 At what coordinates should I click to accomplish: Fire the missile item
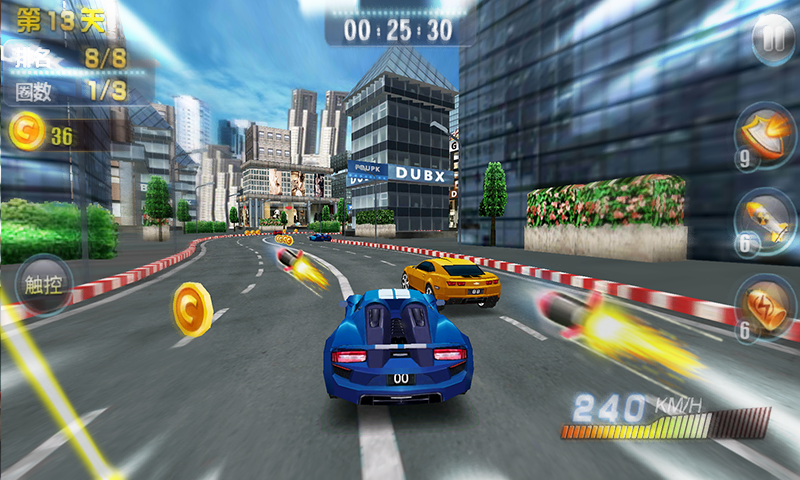(x=764, y=219)
